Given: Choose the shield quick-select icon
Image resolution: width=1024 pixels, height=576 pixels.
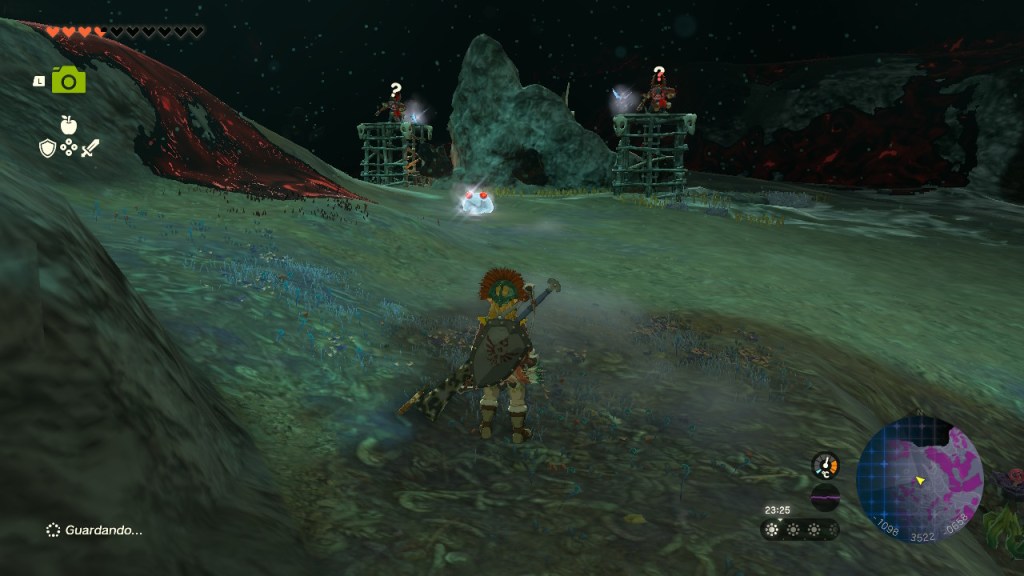Looking at the screenshot, I should 47,148.
